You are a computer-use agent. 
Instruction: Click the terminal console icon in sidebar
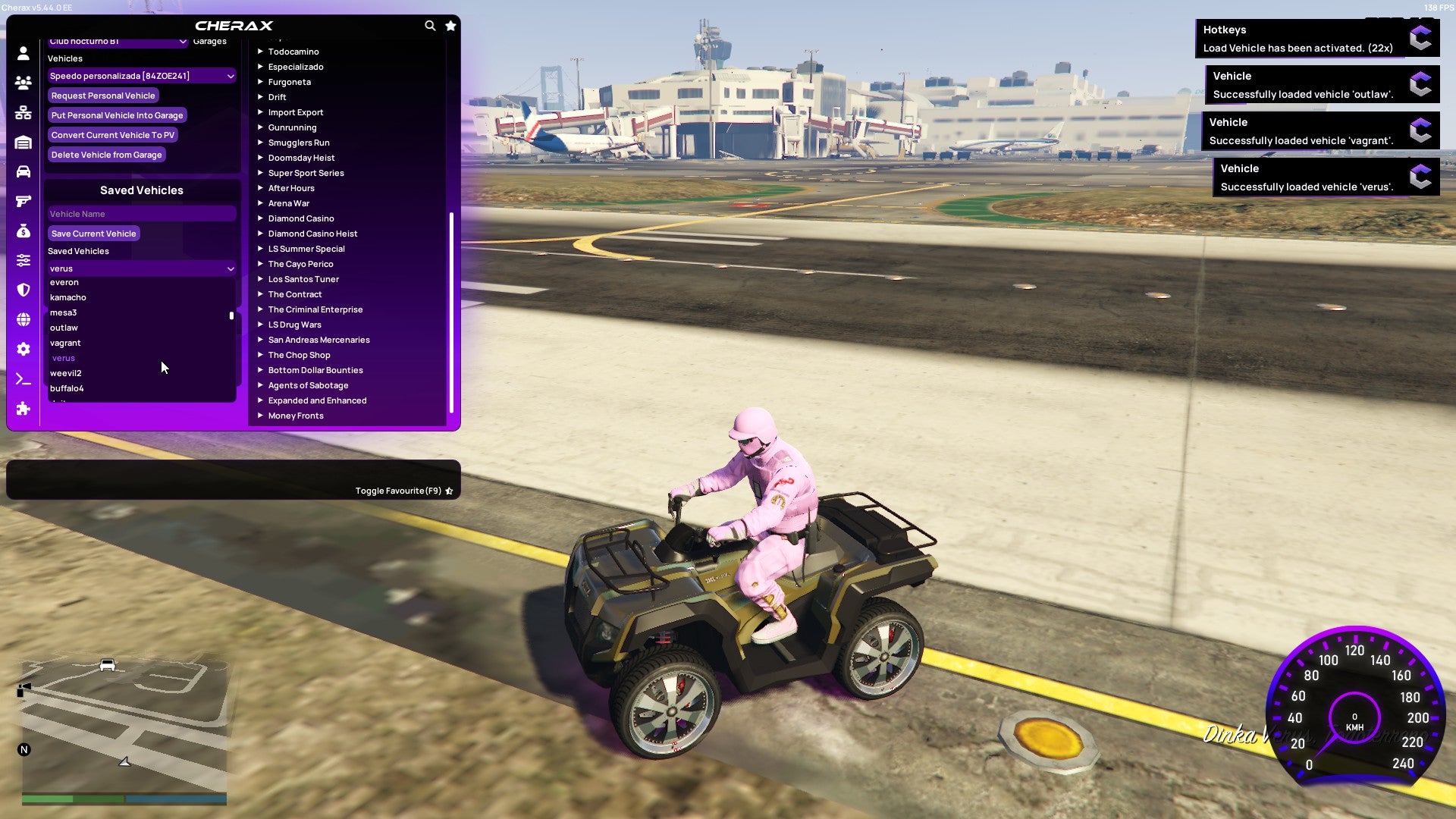point(22,378)
